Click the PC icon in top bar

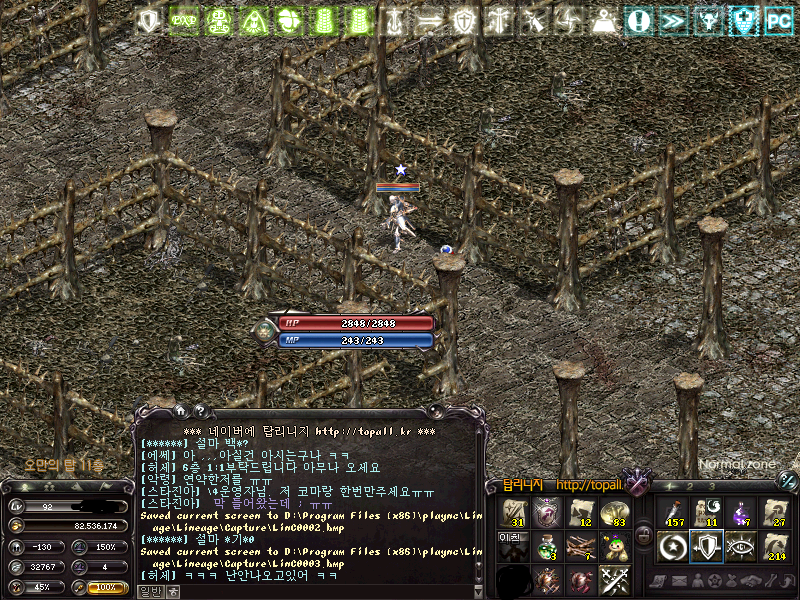click(x=778, y=20)
